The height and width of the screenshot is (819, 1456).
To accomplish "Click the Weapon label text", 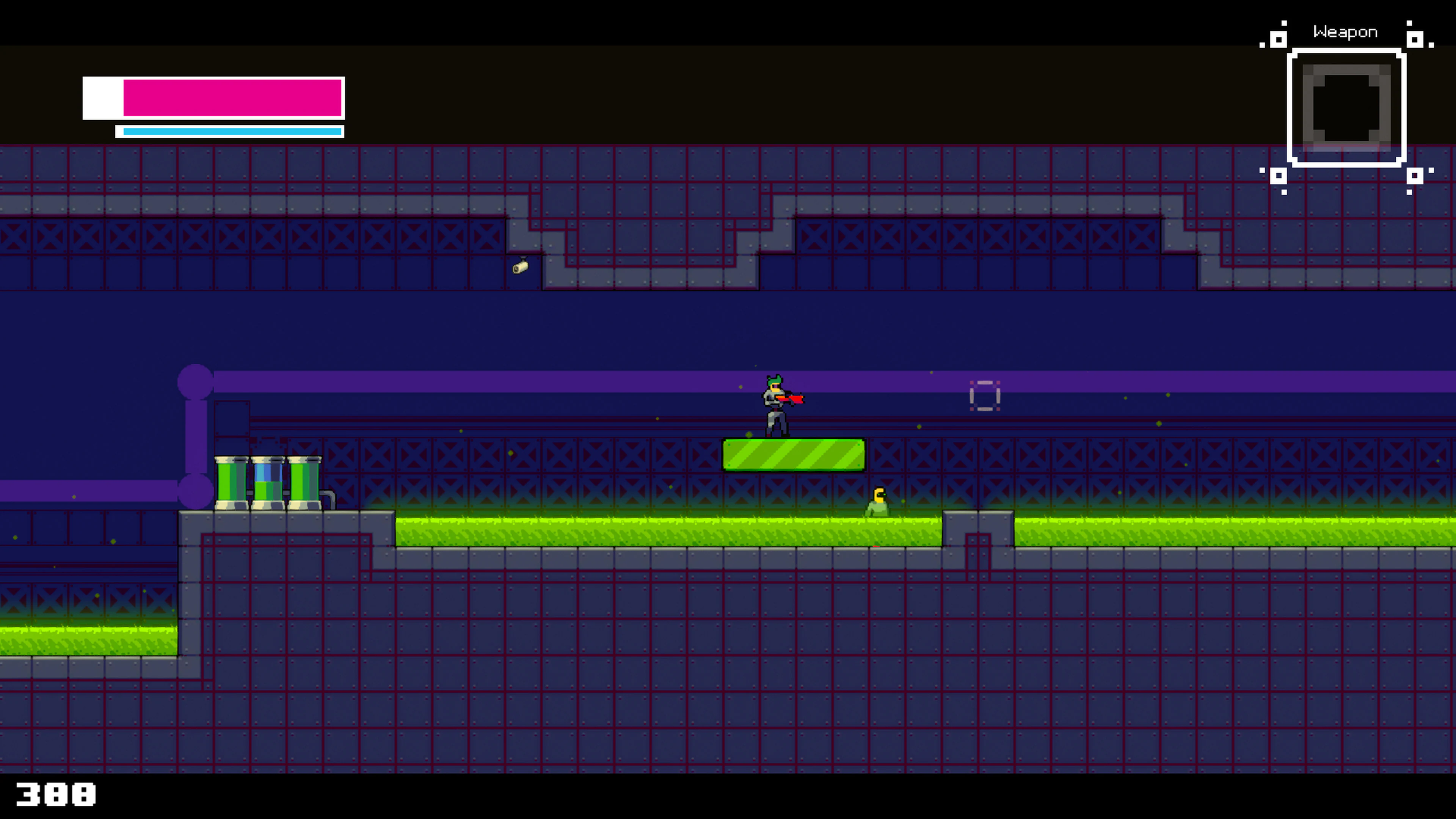I will 1345,31.
